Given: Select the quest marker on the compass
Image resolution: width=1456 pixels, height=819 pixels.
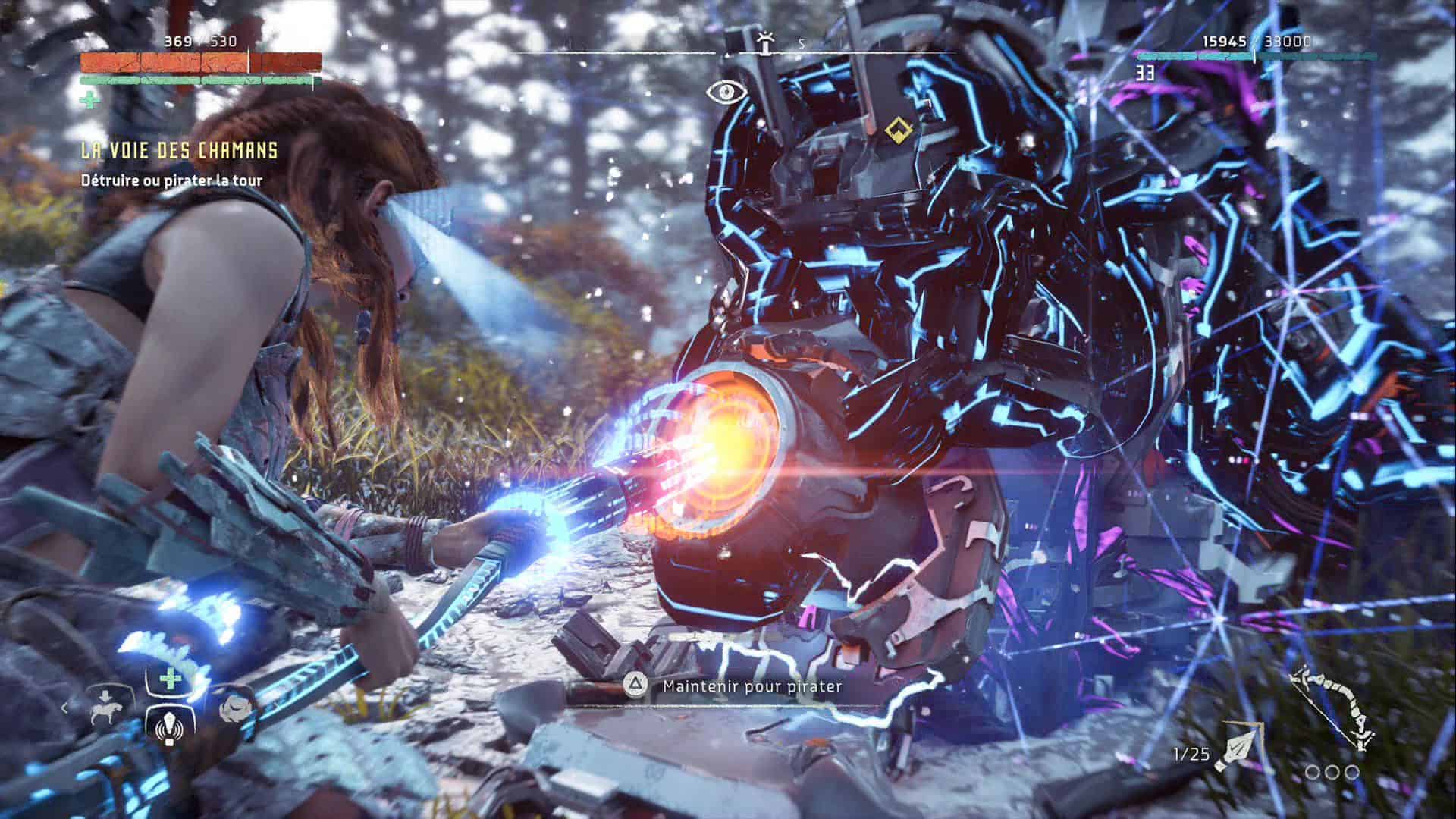Looking at the screenshot, I should (766, 44).
